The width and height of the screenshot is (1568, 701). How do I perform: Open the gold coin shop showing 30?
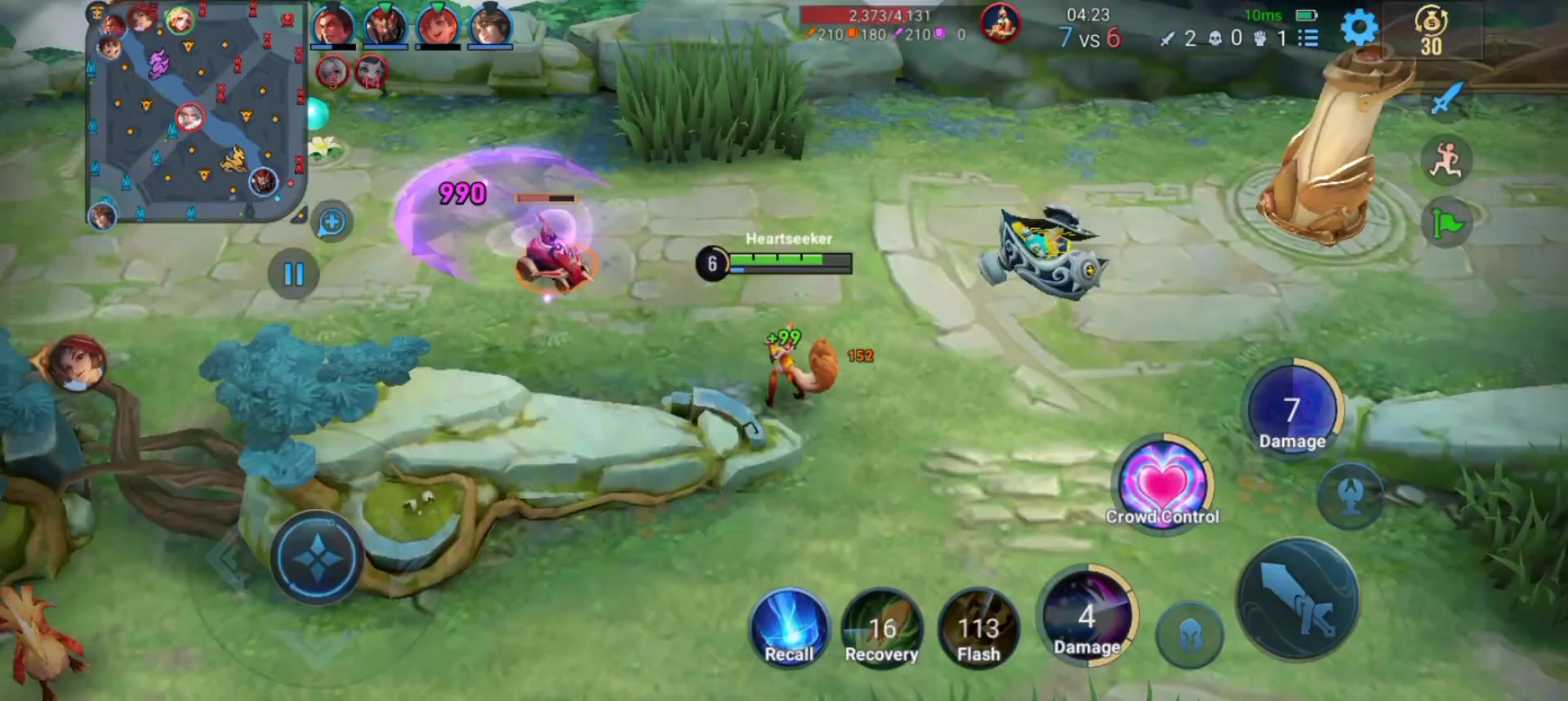click(x=1431, y=31)
